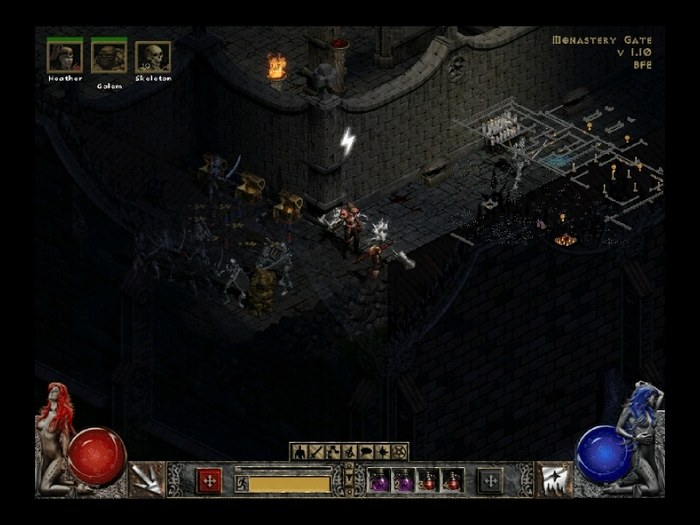Toggle the run/walk button beside stamina bar
This screenshot has width=700, height=525.
tap(241, 484)
